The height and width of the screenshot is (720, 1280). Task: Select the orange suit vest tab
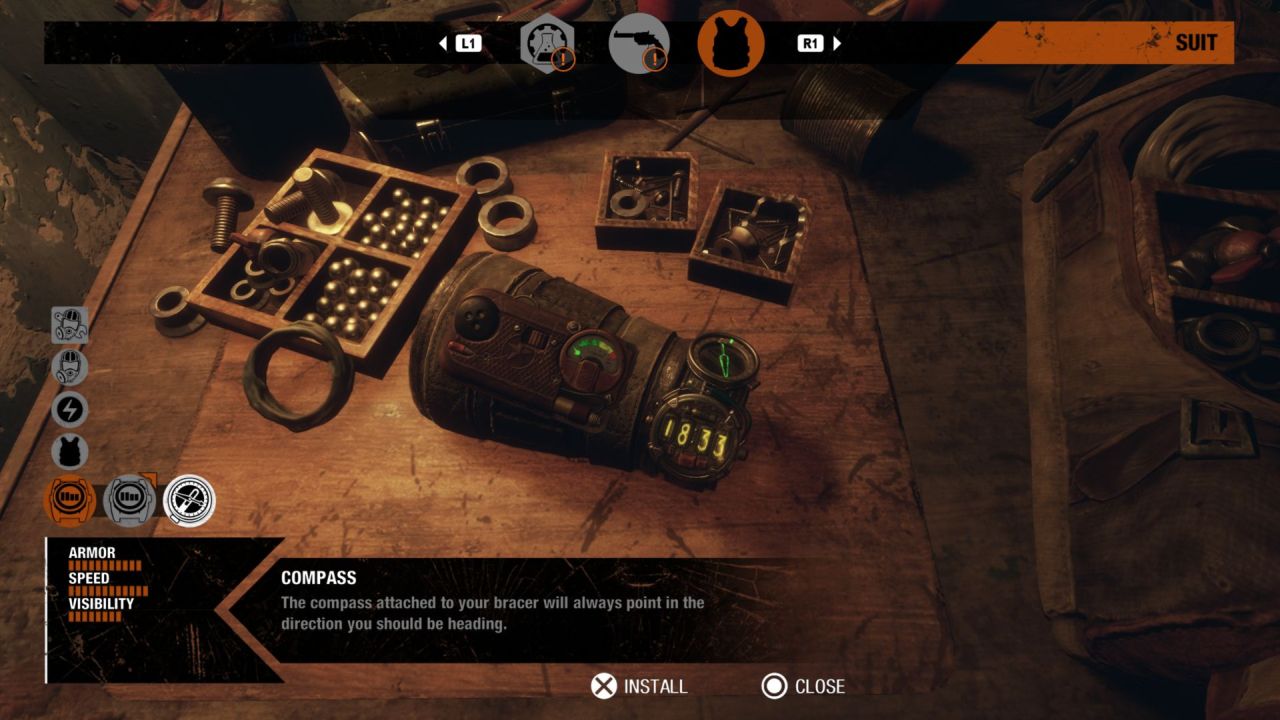[x=731, y=44]
